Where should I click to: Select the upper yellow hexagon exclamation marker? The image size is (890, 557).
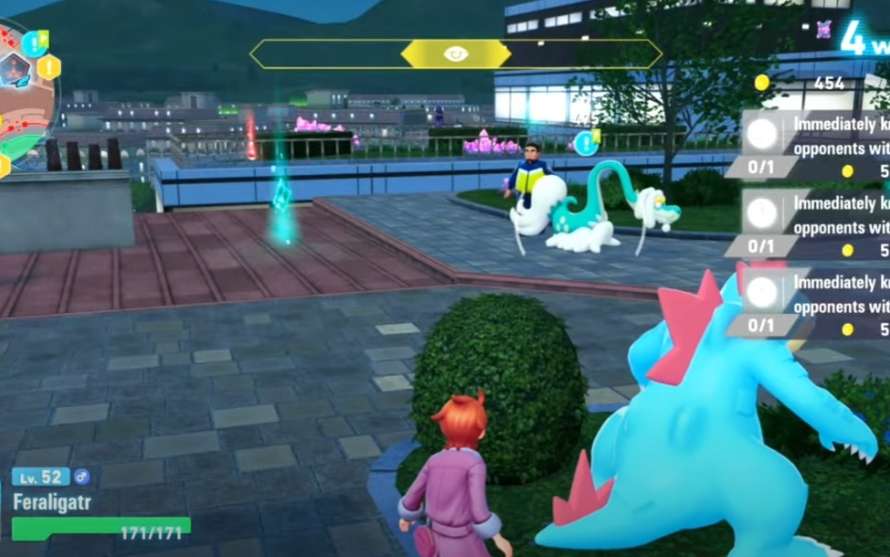point(48,68)
